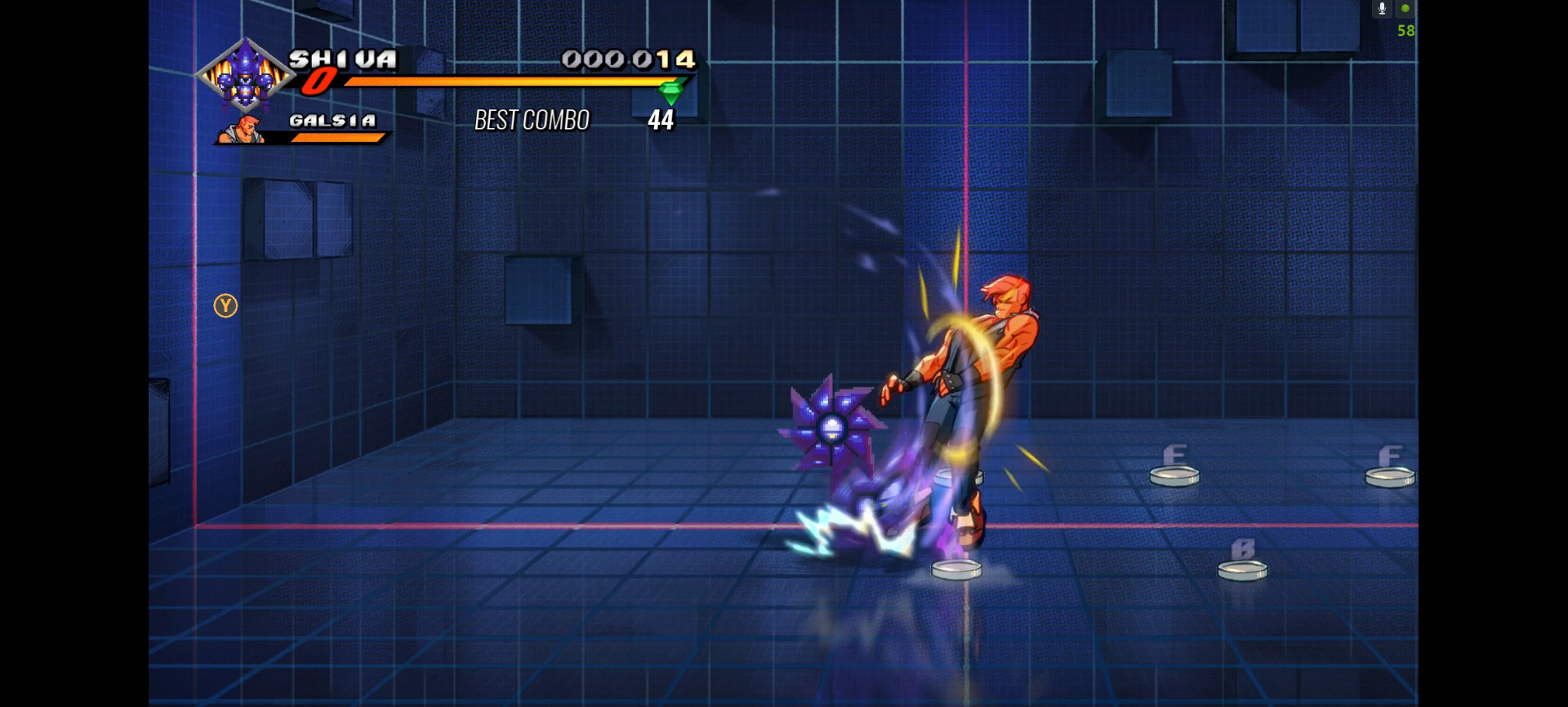This screenshot has width=1568, height=707.
Task: Select the BEST COMBO label
Action: pyautogui.click(x=532, y=120)
